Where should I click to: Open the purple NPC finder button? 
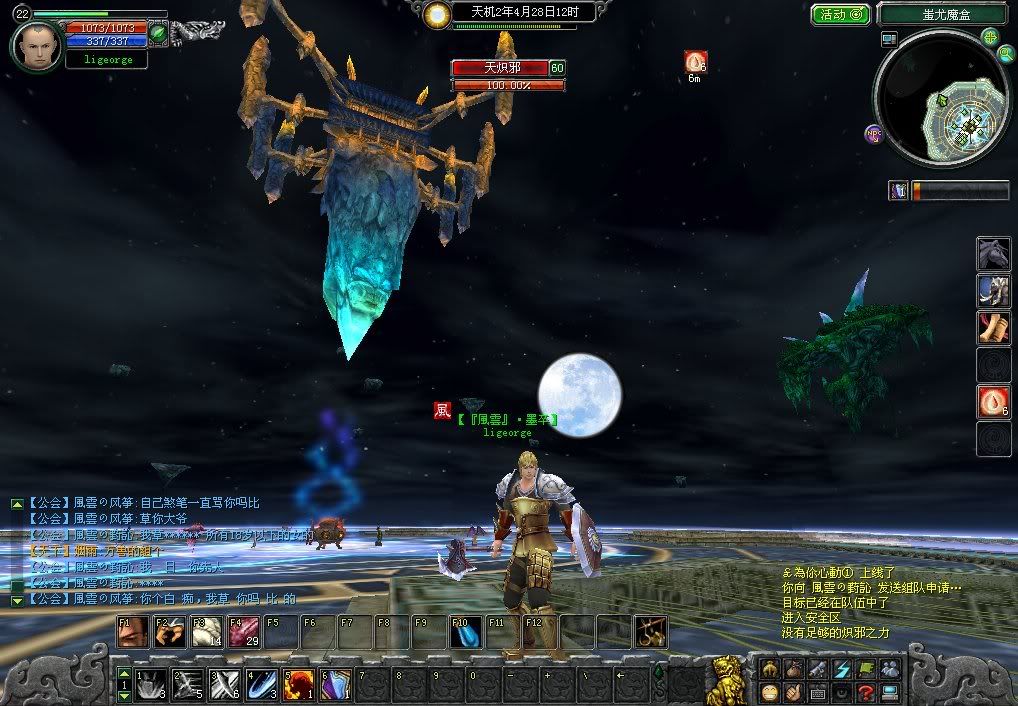tap(873, 133)
